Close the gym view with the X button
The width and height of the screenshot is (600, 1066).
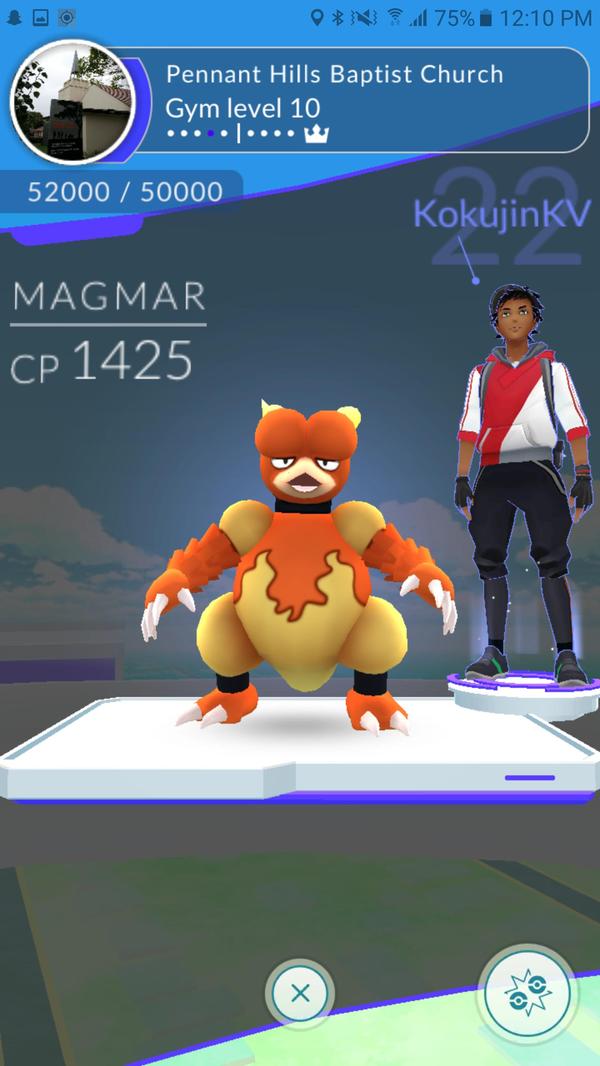[x=299, y=994]
